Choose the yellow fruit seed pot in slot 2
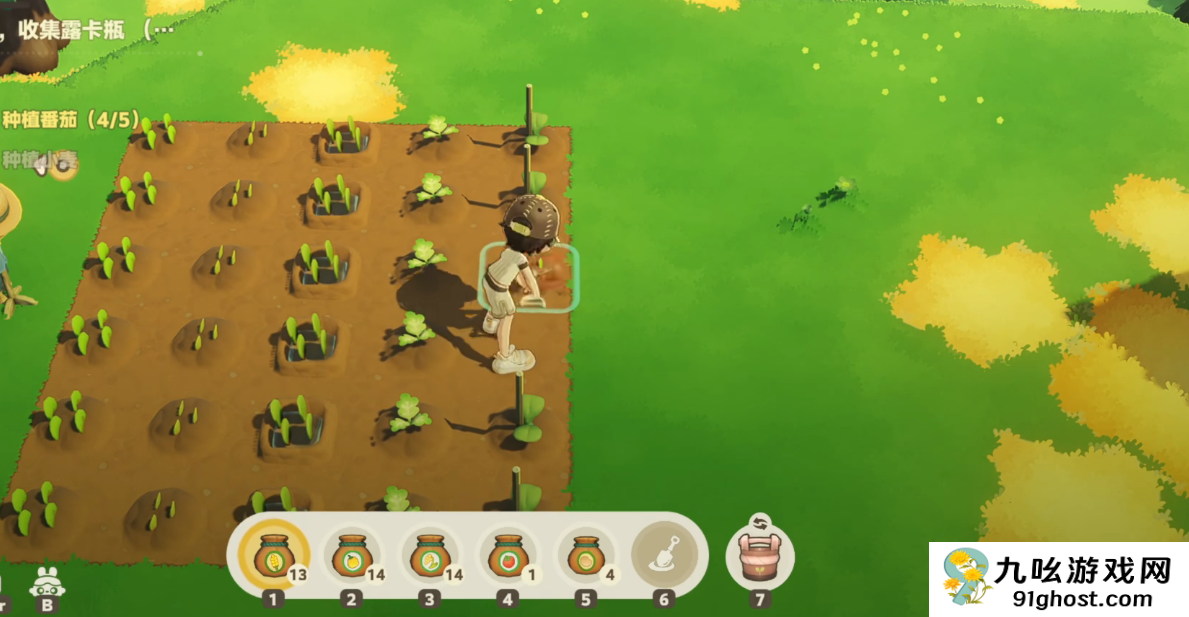The image size is (1189, 617). tap(351, 555)
